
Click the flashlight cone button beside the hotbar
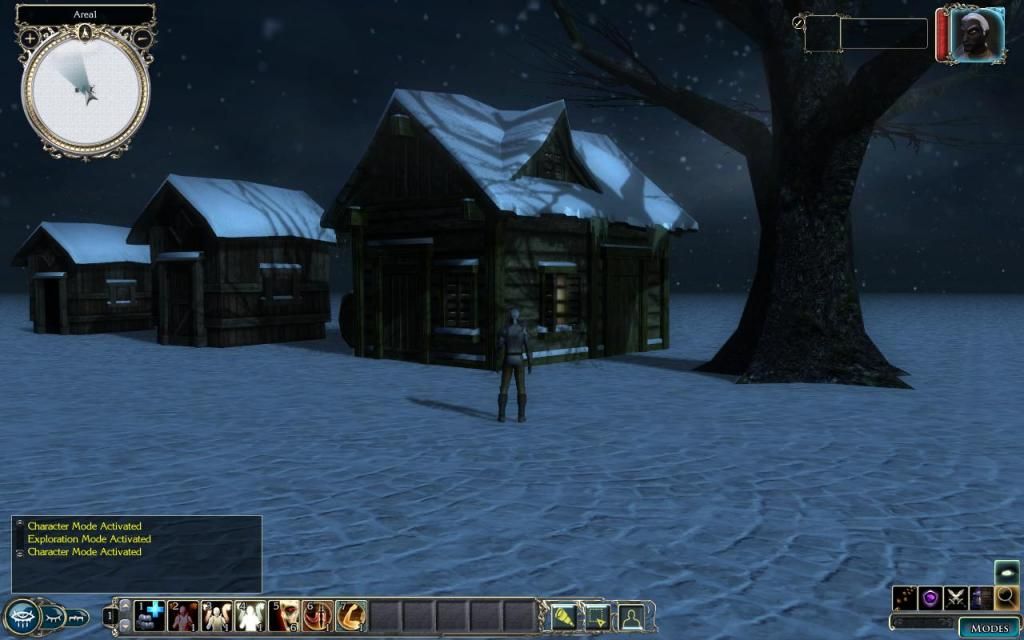[563, 616]
